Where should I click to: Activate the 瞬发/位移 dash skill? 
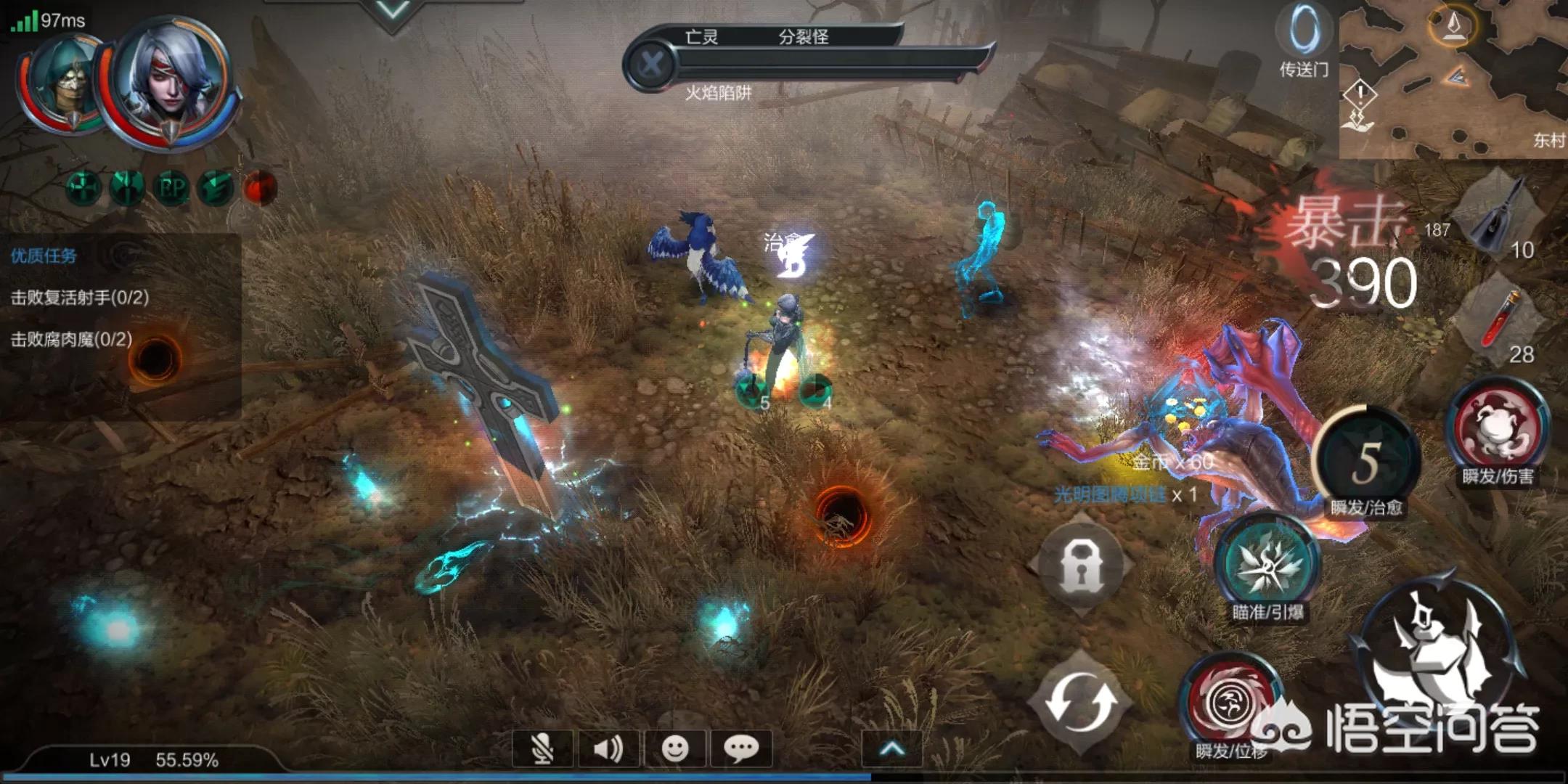1230,701
